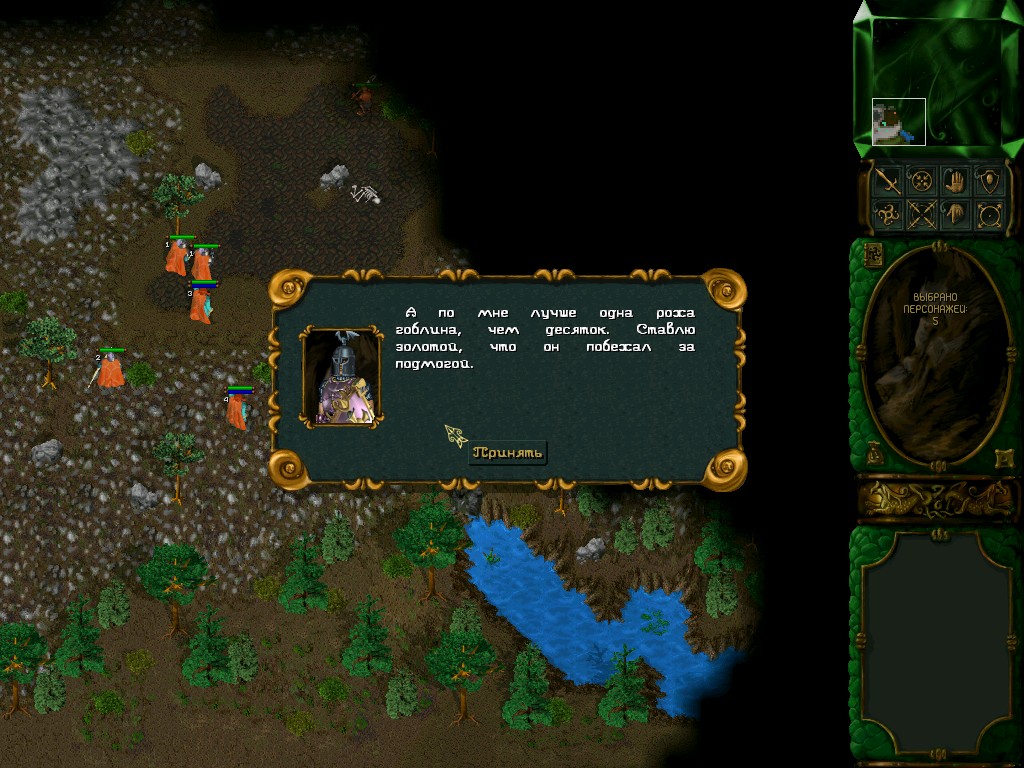The image size is (1024, 768).
Task: Click the minimap in the green frame
Action: pos(936,82)
